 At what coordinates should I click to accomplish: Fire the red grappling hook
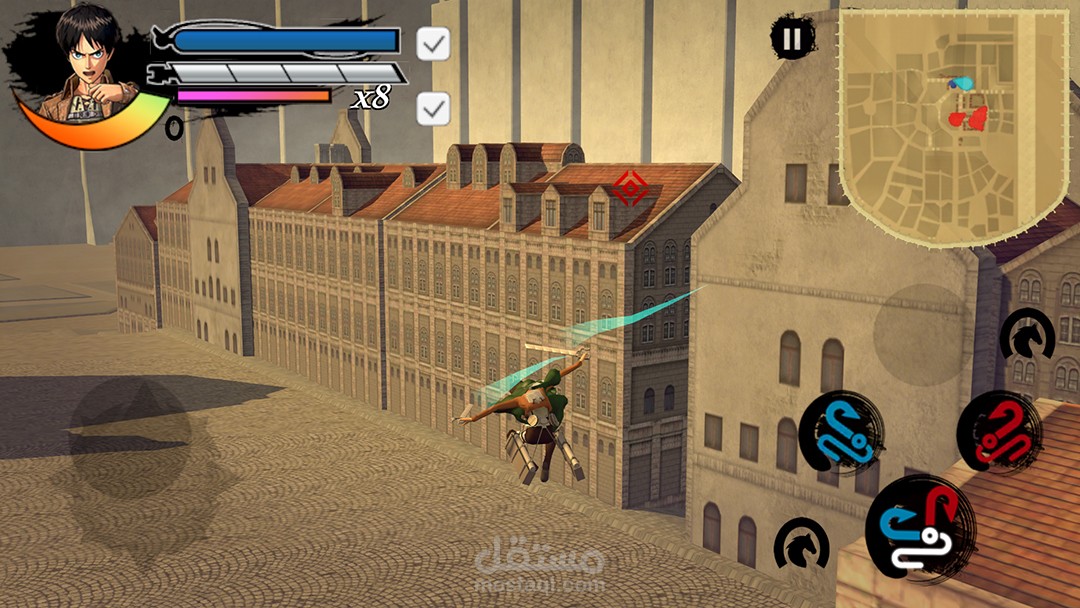[999, 432]
